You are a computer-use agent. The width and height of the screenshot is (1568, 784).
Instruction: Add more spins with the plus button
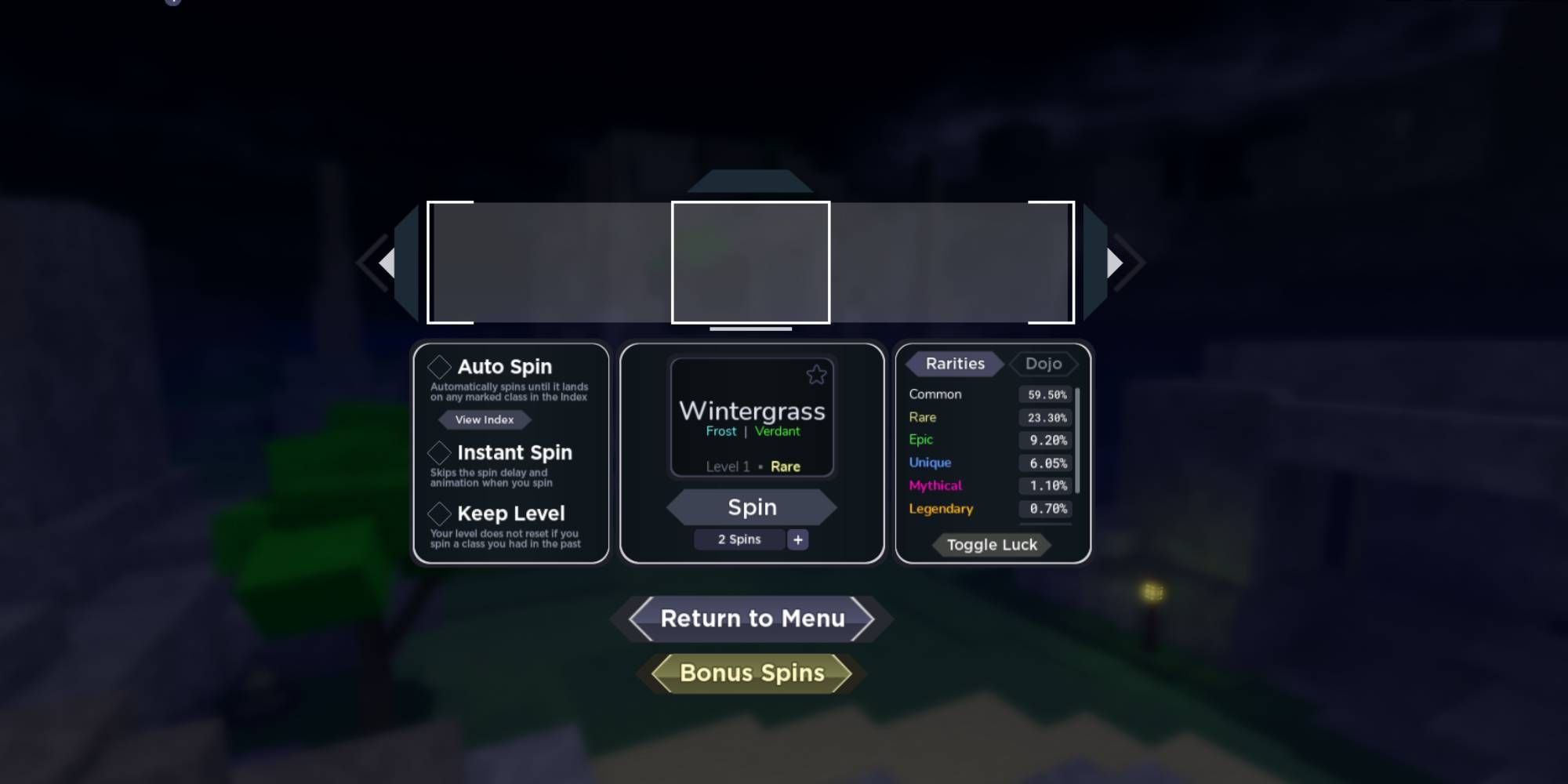click(x=797, y=539)
